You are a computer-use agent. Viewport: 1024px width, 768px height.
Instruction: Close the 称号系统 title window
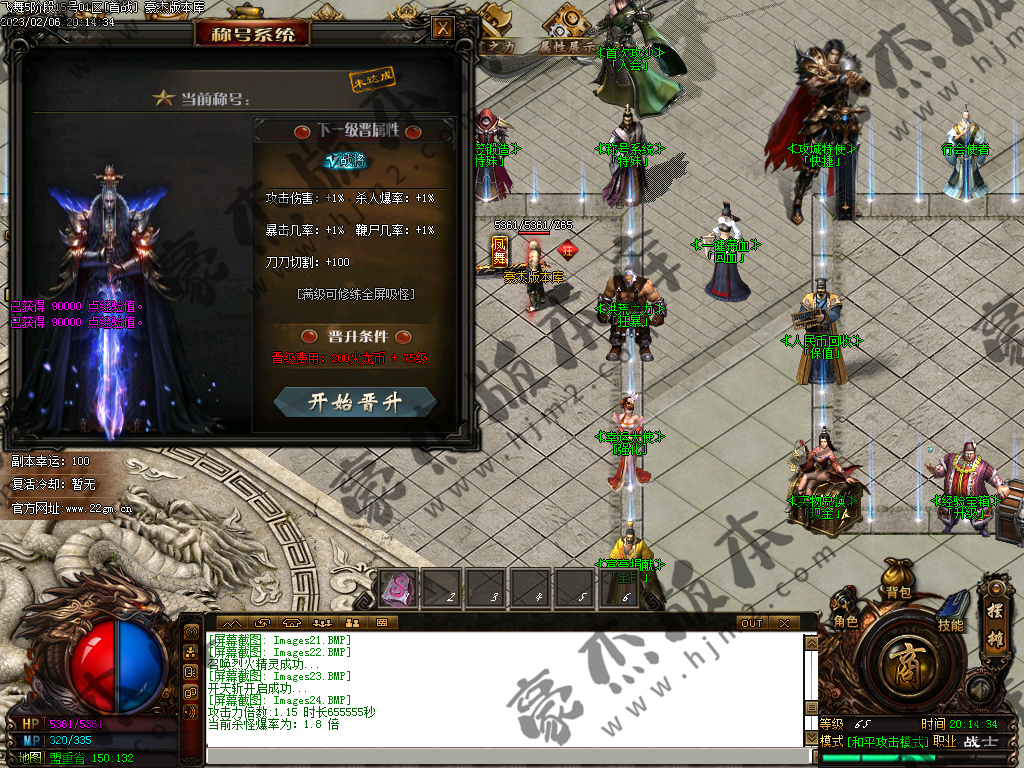pos(442,28)
